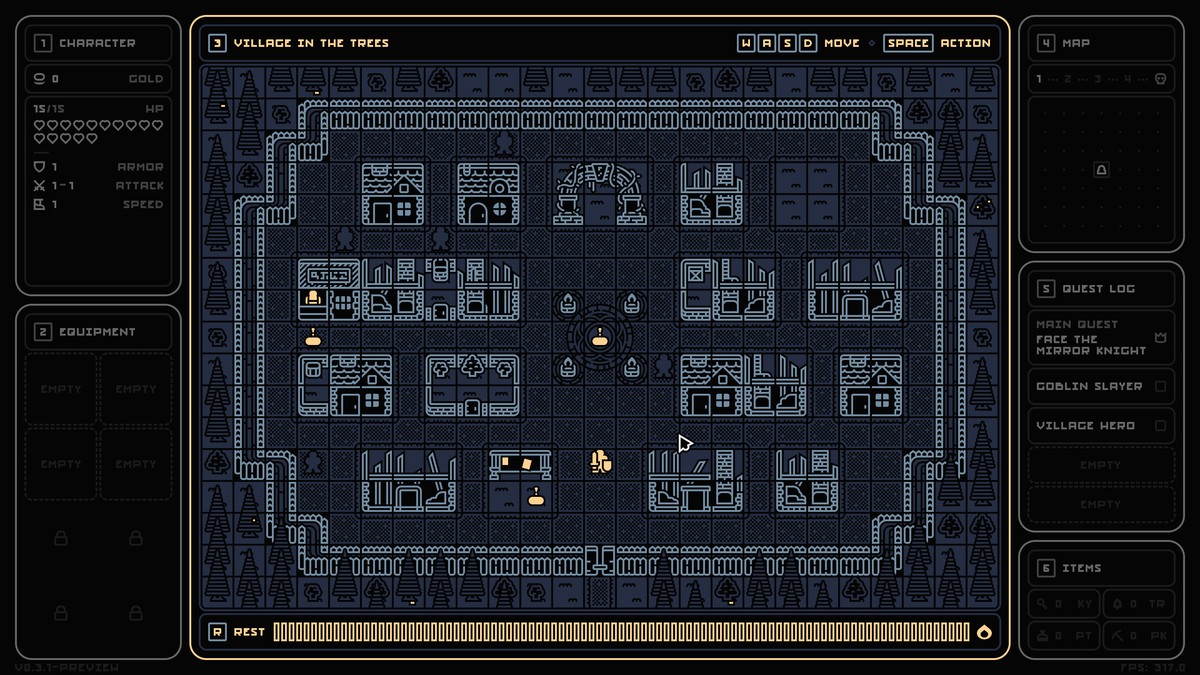The image size is (1200, 675).
Task: Tick the Village Hero quest checkbox
Action: (x=1161, y=426)
